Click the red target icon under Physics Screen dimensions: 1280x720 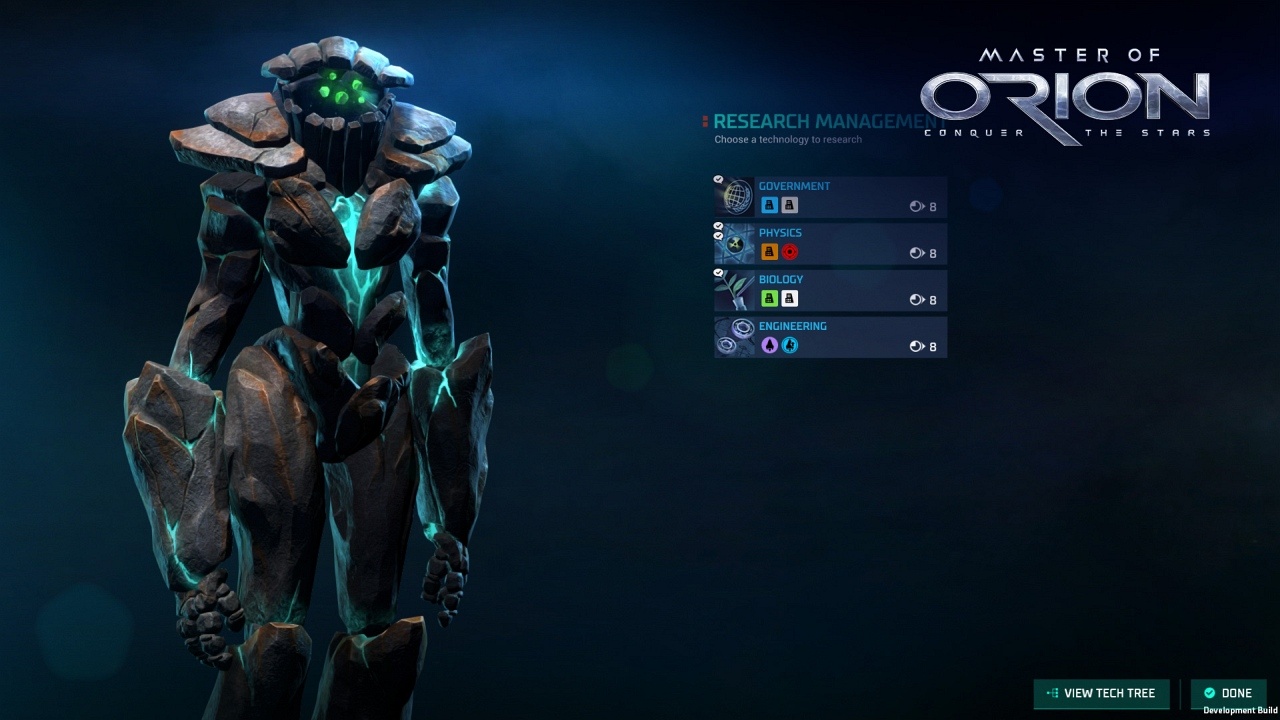tap(790, 252)
